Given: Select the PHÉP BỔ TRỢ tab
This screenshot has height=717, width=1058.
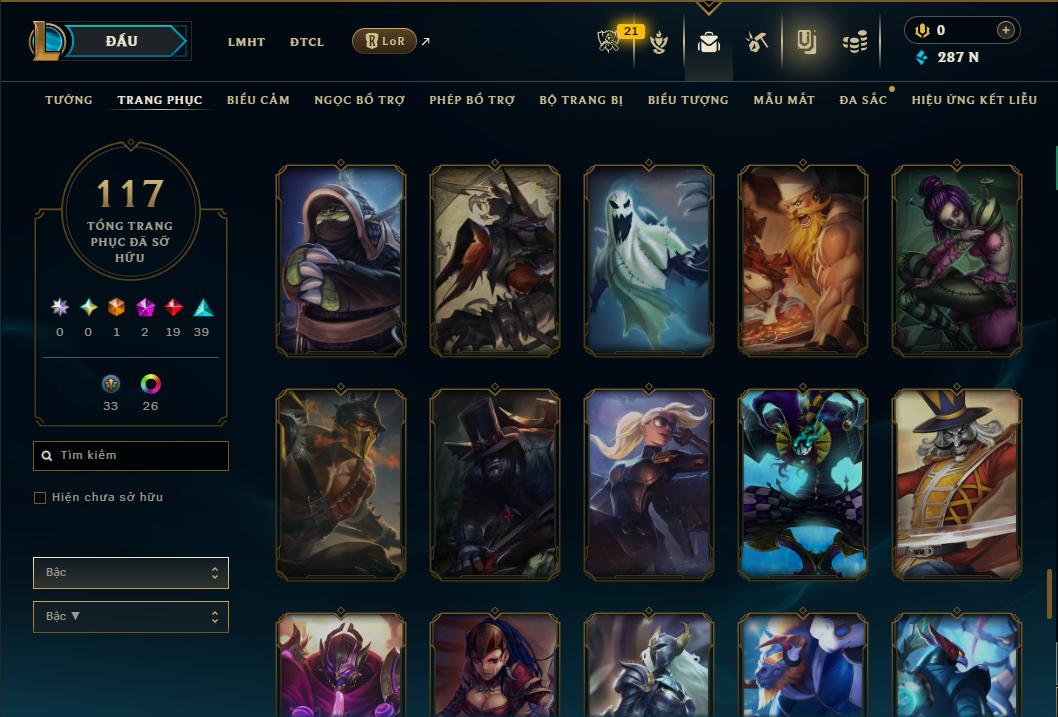Looking at the screenshot, I should pos(472,100).
